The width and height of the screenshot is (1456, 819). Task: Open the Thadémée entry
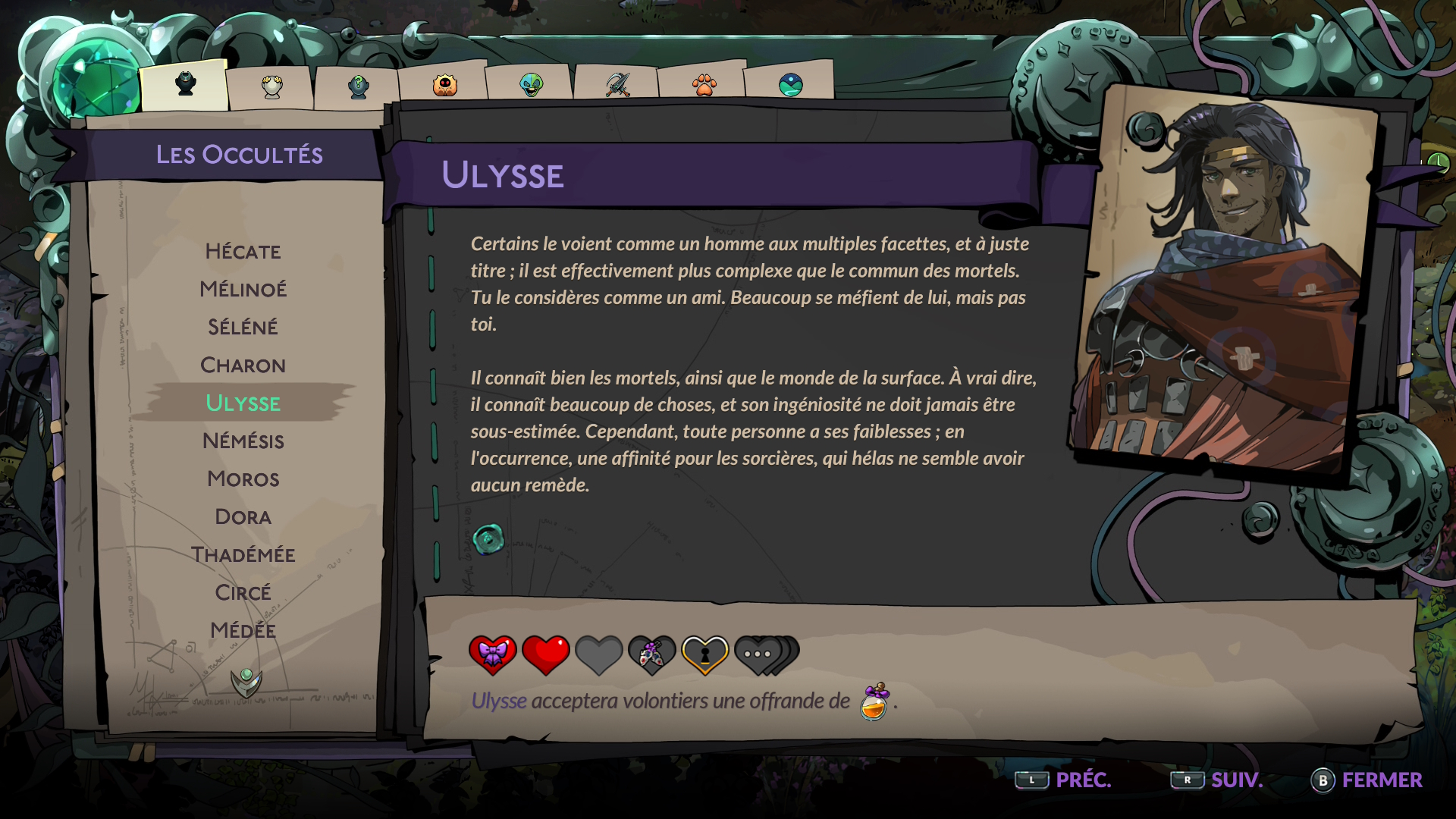pyautogui.click(x=243, y=555)
